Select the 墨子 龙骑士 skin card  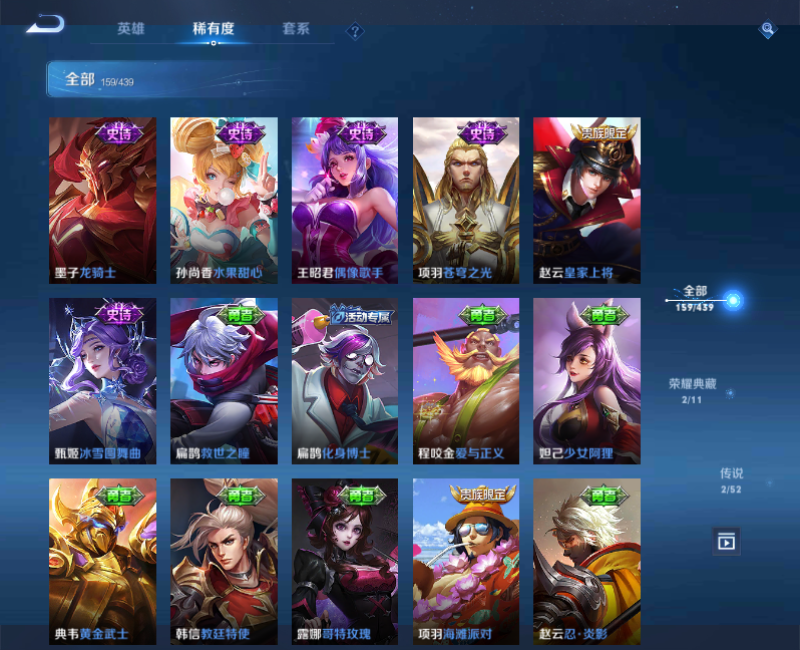click(x=103, y=200)
